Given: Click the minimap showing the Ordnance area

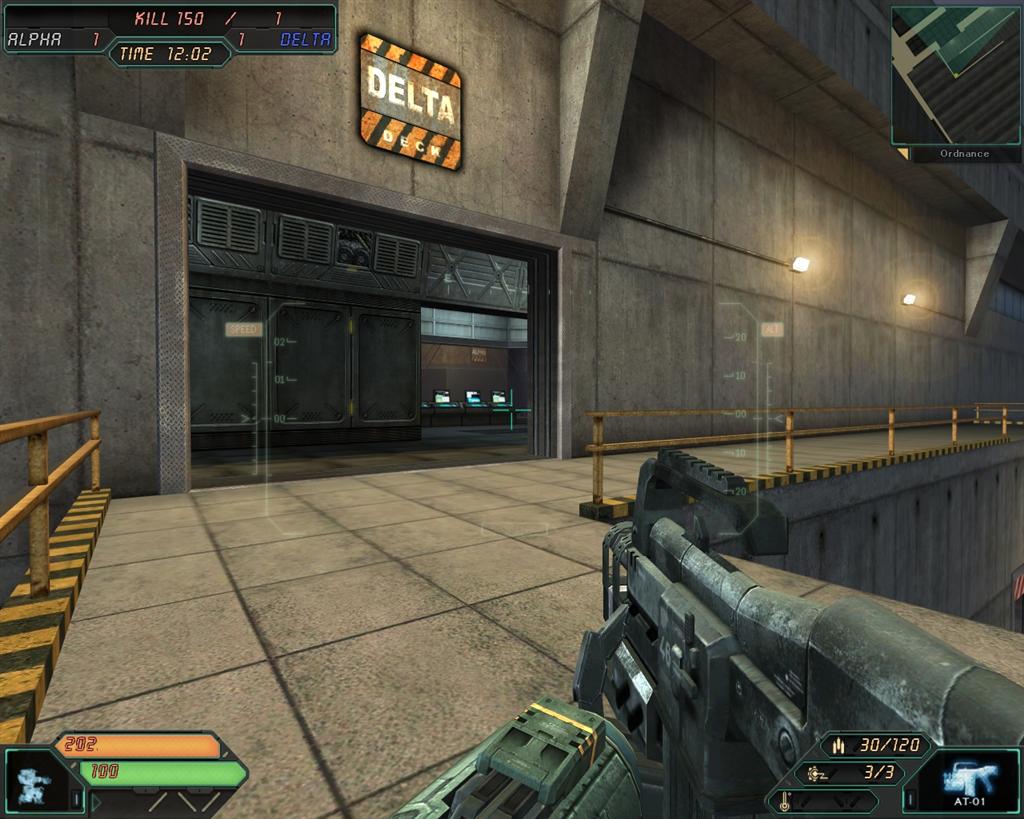Looking at the screenshot, I should point(956,76).
